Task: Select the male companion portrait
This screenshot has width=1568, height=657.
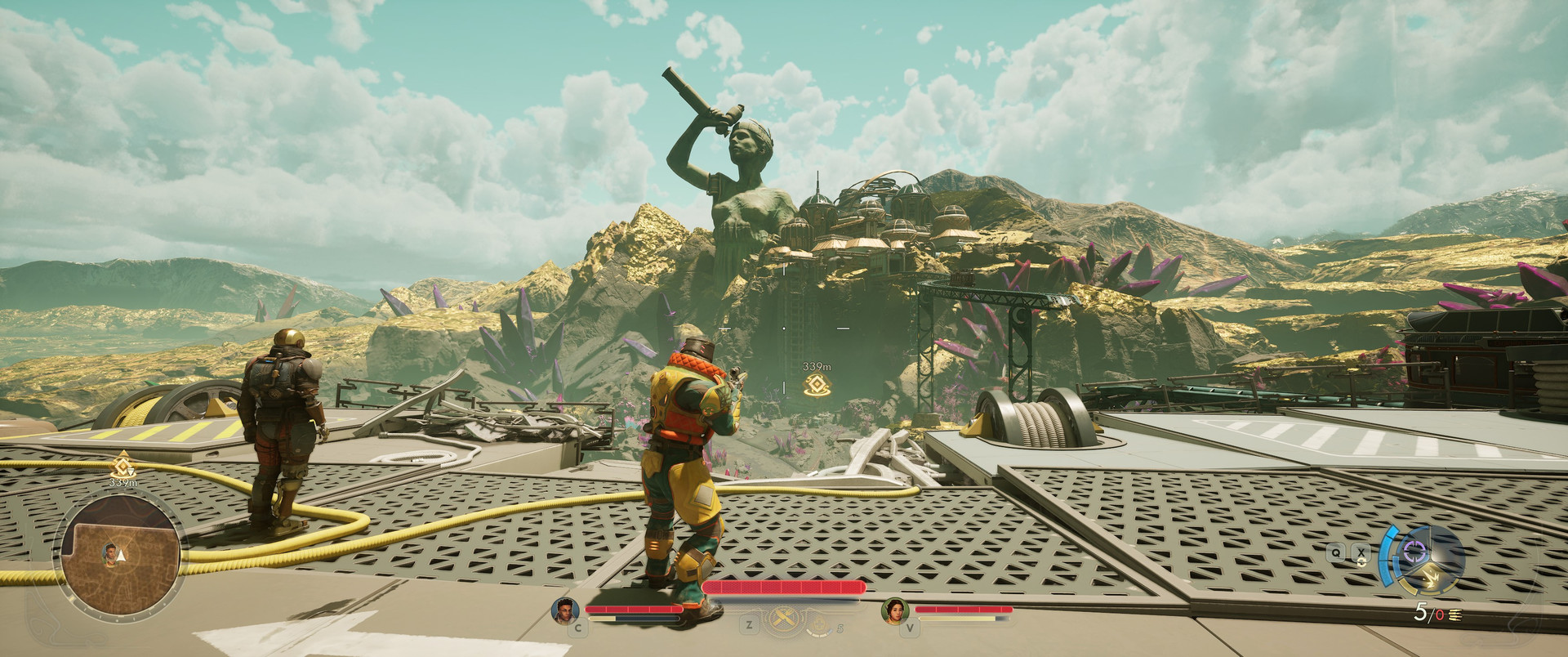Action: click(564, 611)
